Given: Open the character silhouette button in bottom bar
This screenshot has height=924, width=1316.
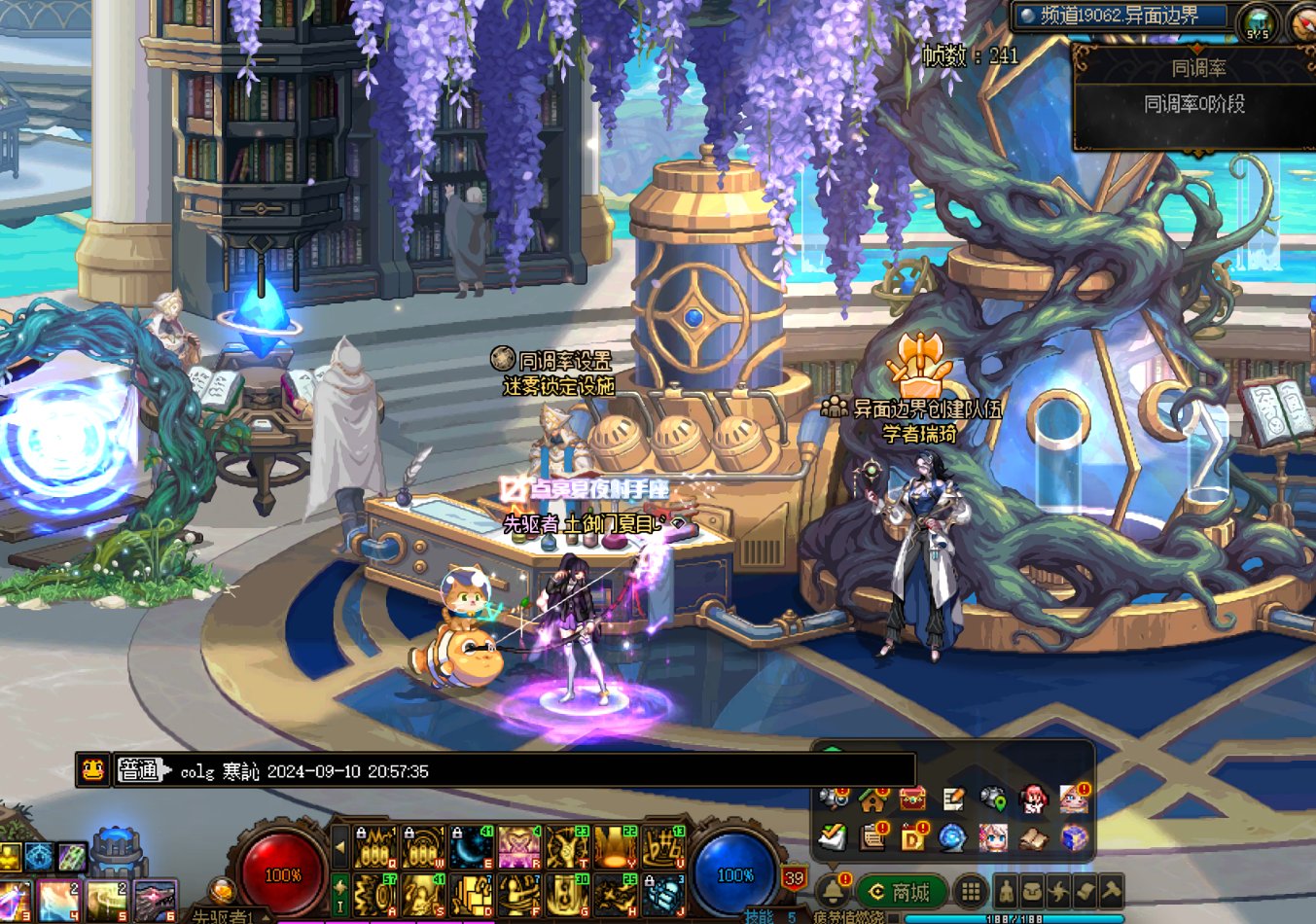Looking at the screenshot, I should point(1006,892).
